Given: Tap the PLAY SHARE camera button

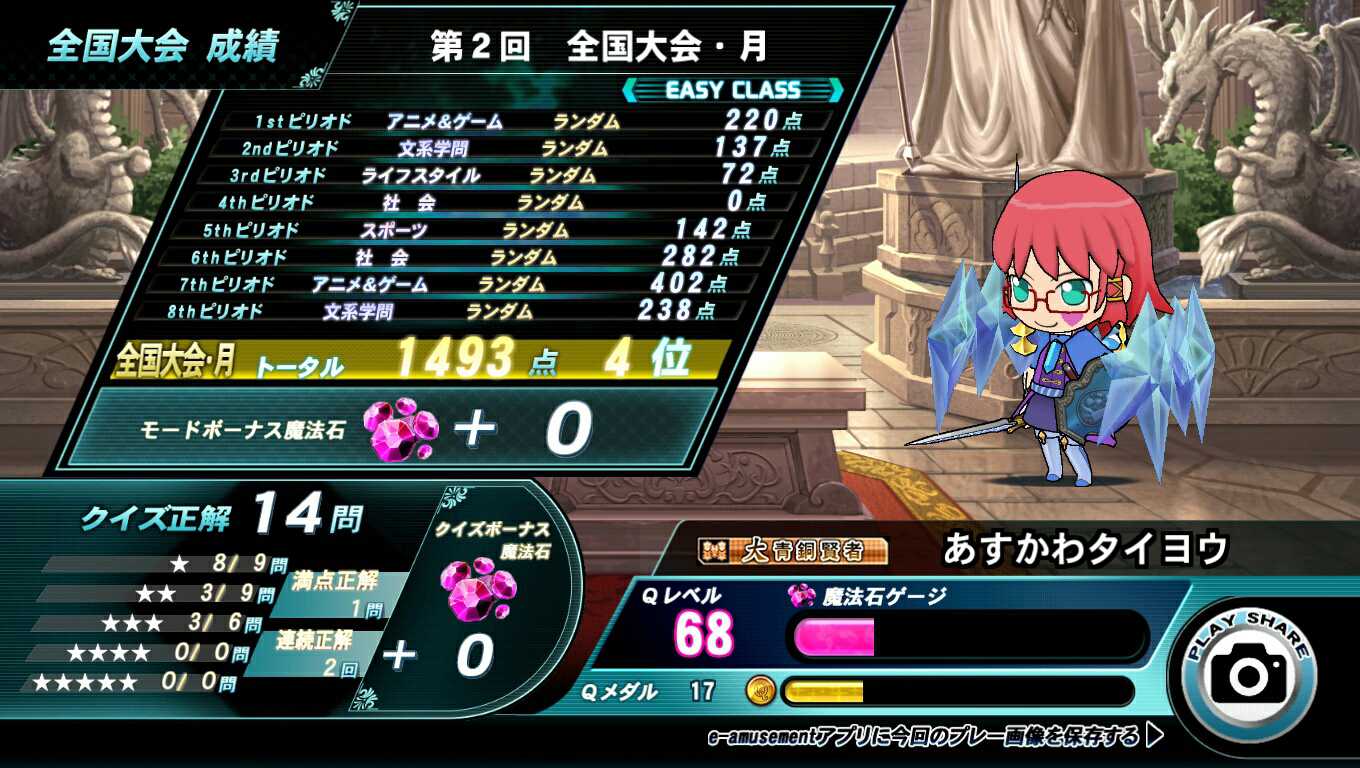Looking at the screenshot, I should coord(1248,672).
